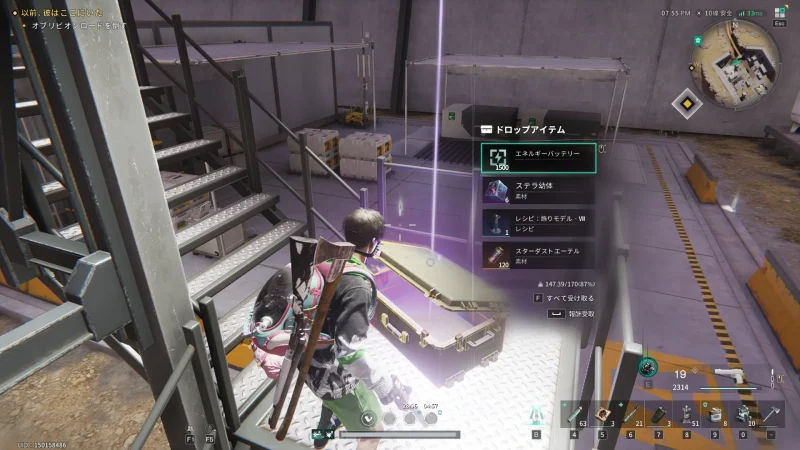The height and width of the screenshot is (450, 800).
Task: Select the エネルギーバッテリー loot row
Action: [538, 158]
